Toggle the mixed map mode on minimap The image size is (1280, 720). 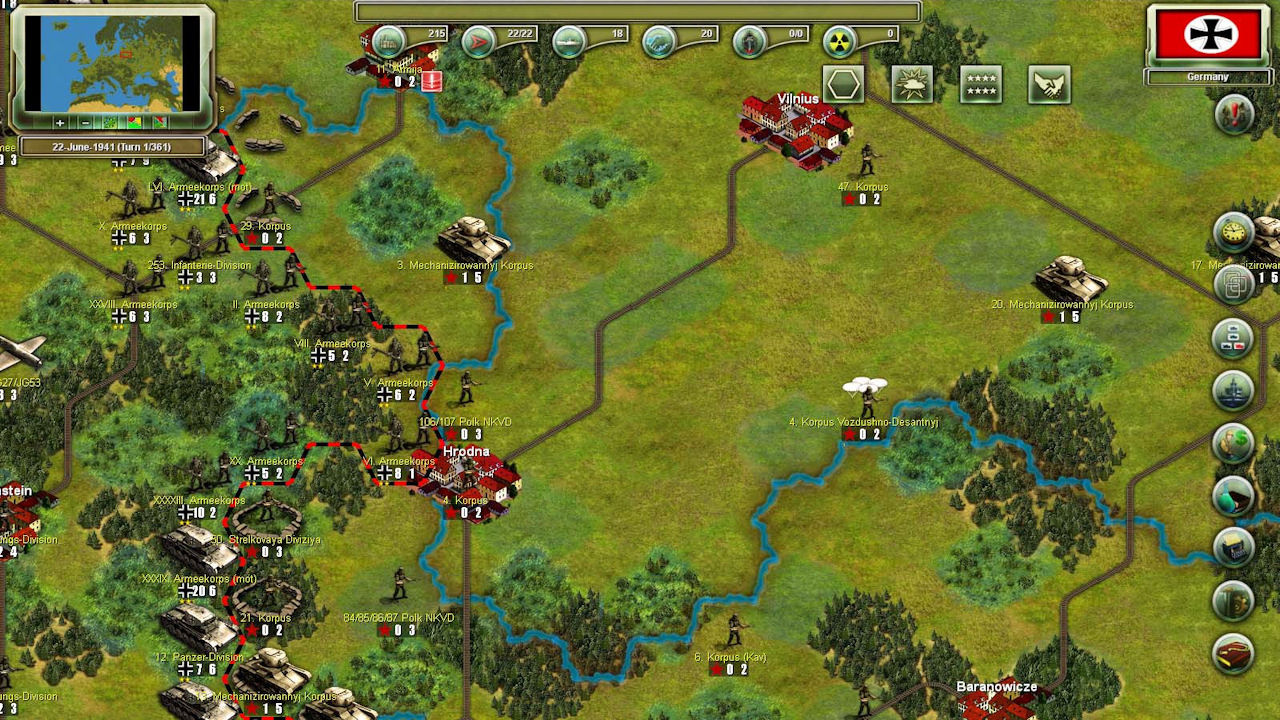point(160,123)
